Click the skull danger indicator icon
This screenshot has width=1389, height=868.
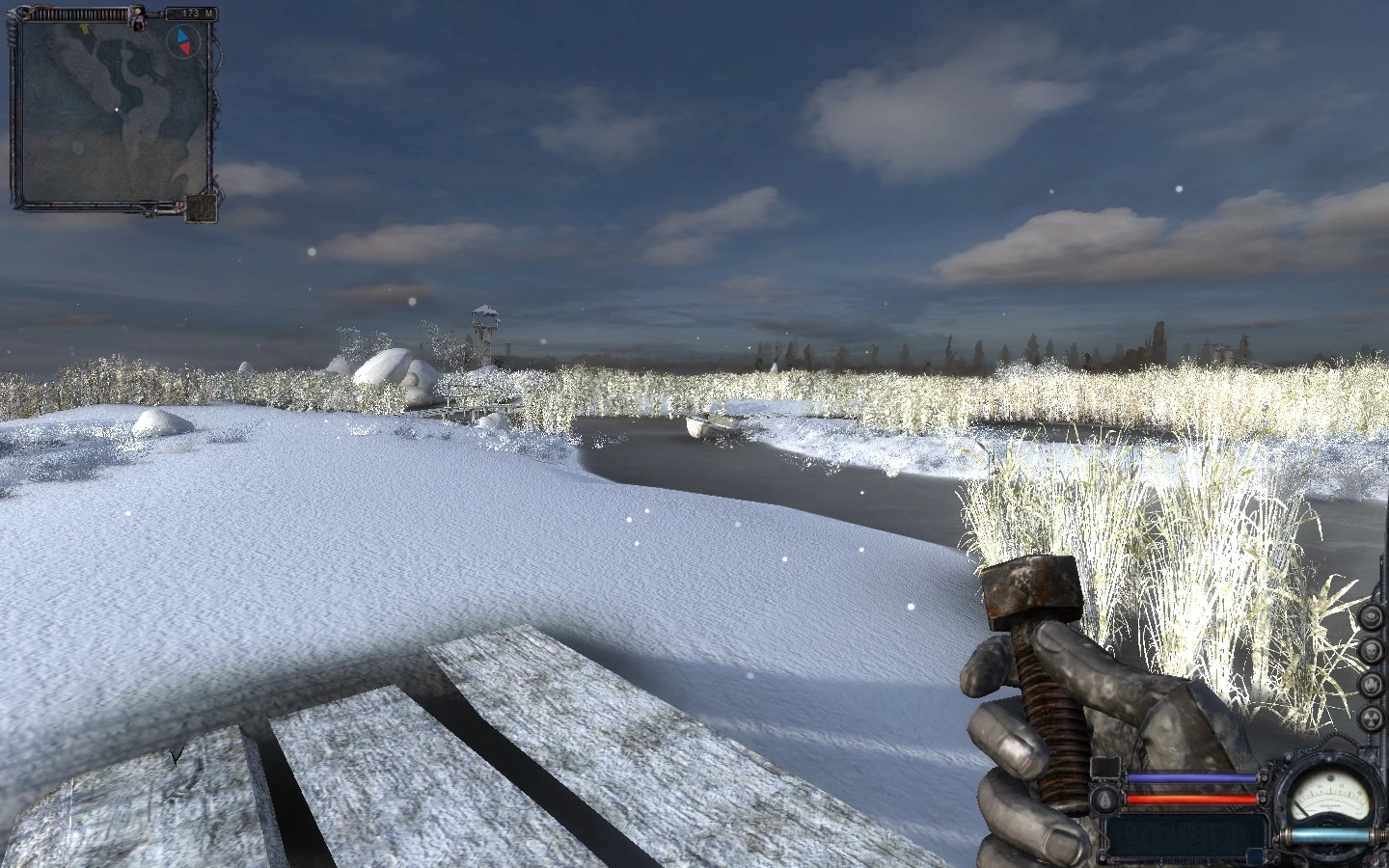pos(1371,649)
